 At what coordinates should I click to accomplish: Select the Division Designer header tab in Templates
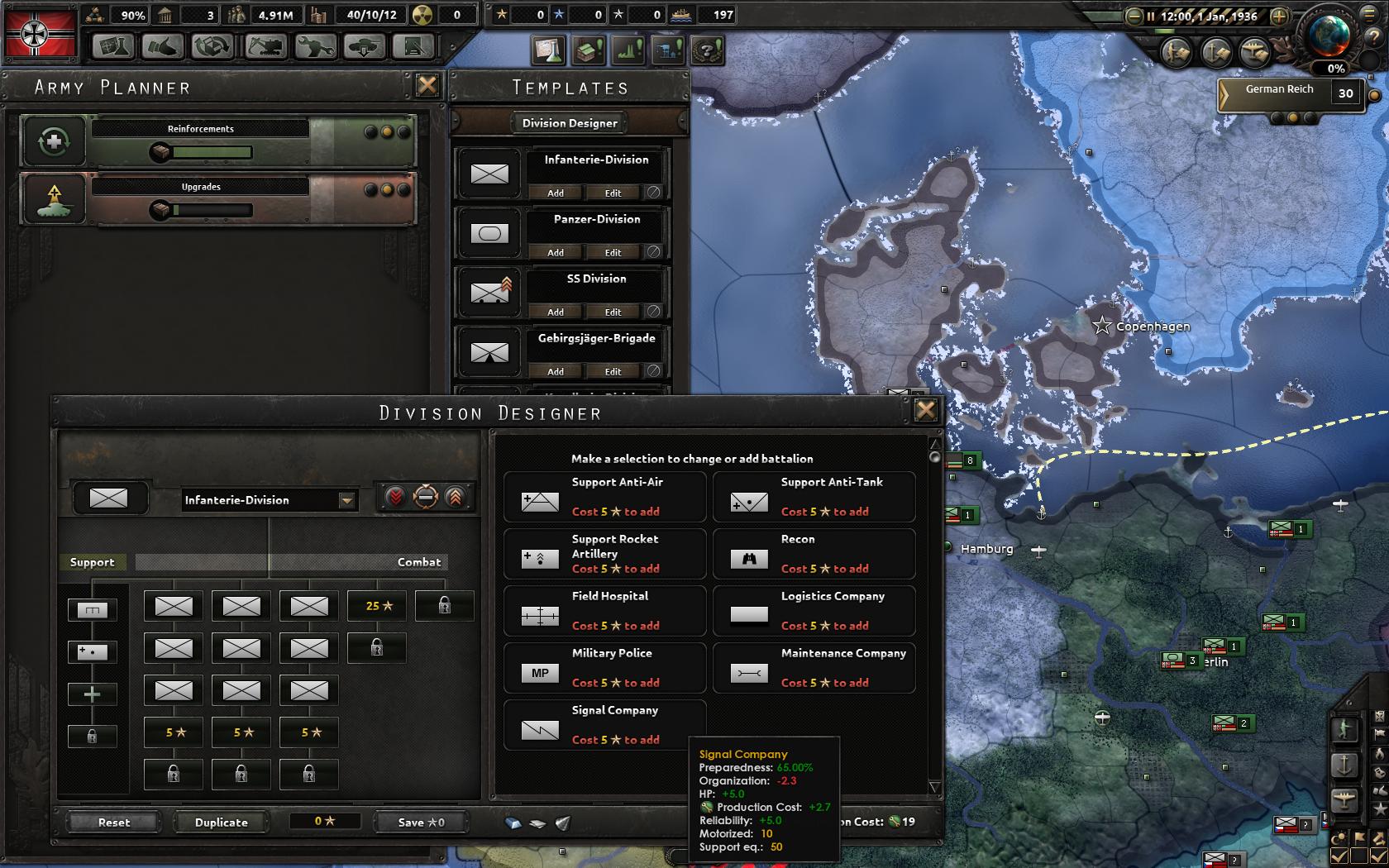tap(570, 122)
